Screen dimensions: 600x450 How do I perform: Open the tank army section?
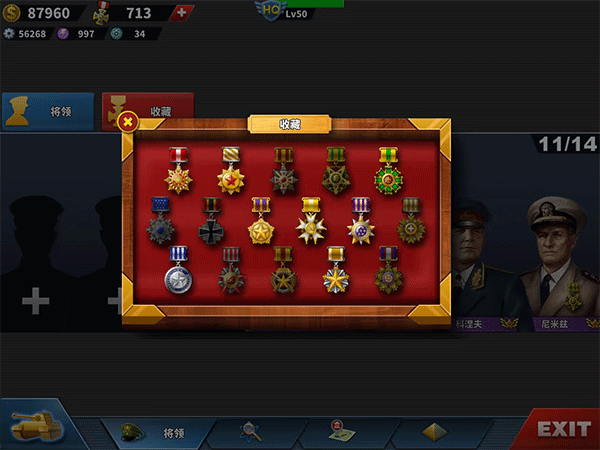point(33,427)
